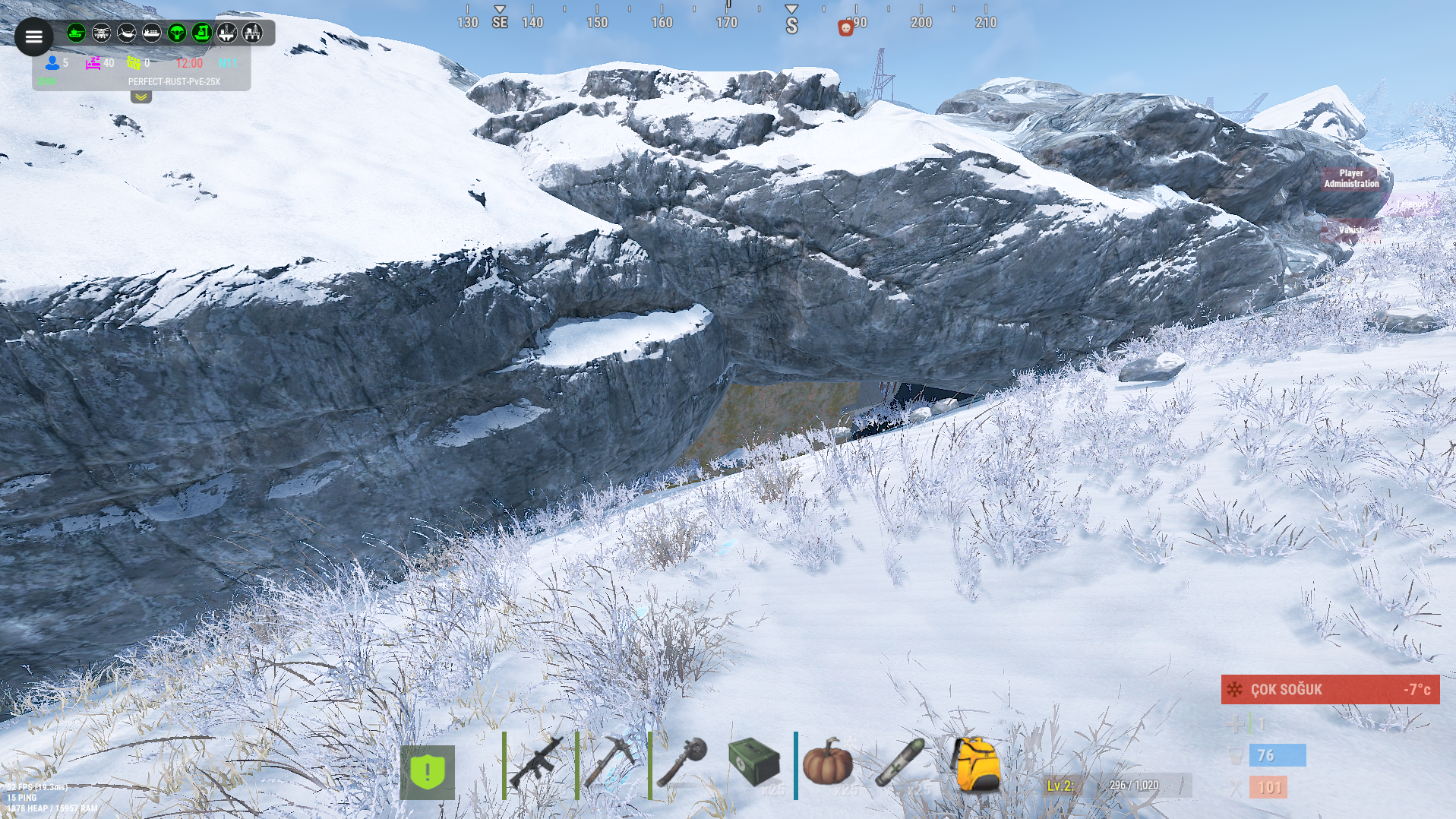Activate the Teleport admin button
Viewport: 1456px width, 819px height.
(x=1413, y=204)
